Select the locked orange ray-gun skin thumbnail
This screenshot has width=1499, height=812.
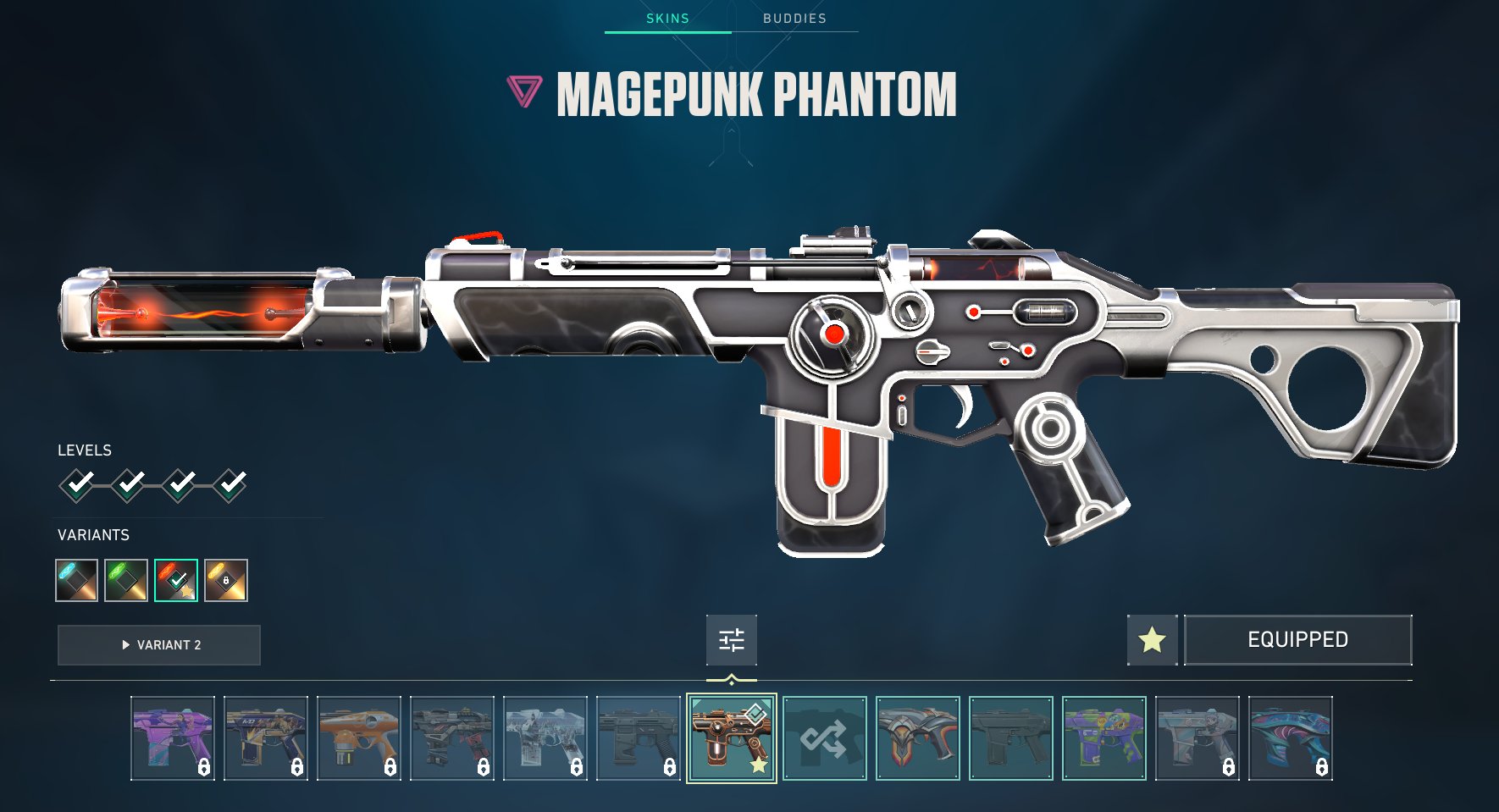(359, 738)
